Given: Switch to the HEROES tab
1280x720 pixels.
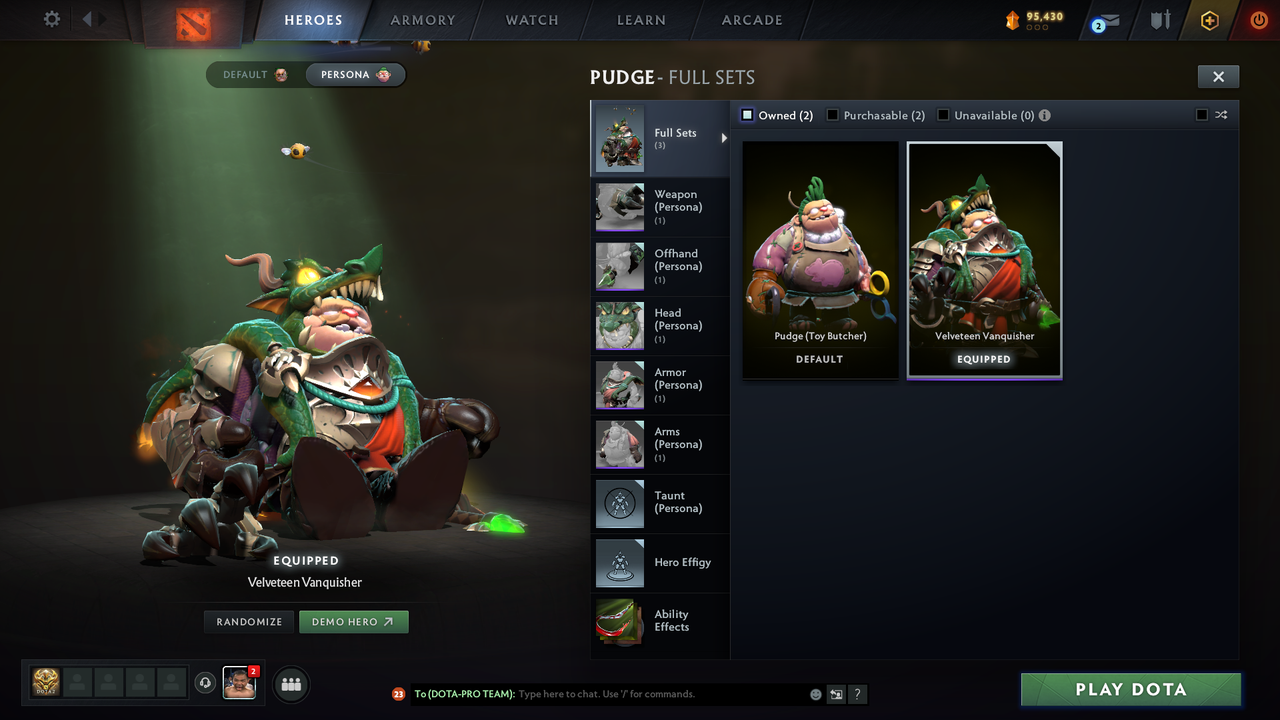Looking at the screenshot, I should click(313, 19).
